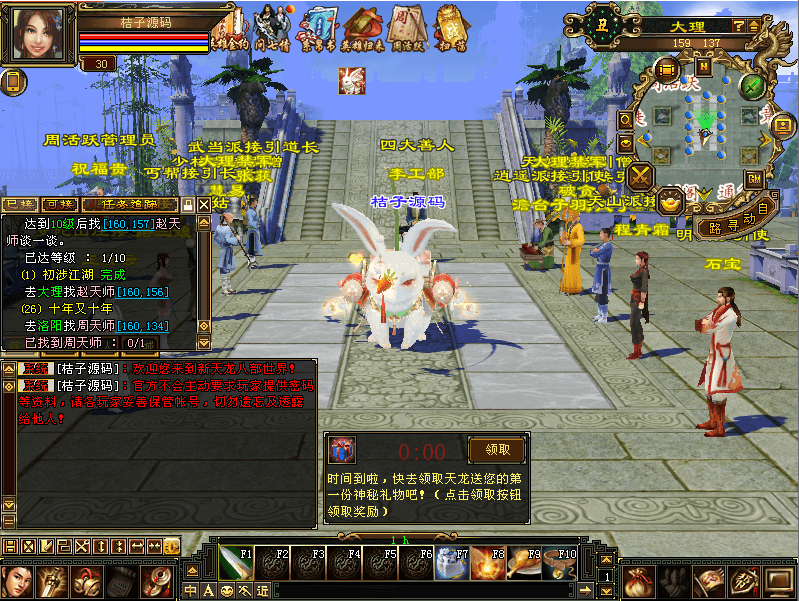The height and width of the screenshot is (601, 799).
Task: Open the twin bells icon in bottom bar
Action: (85, 580)
